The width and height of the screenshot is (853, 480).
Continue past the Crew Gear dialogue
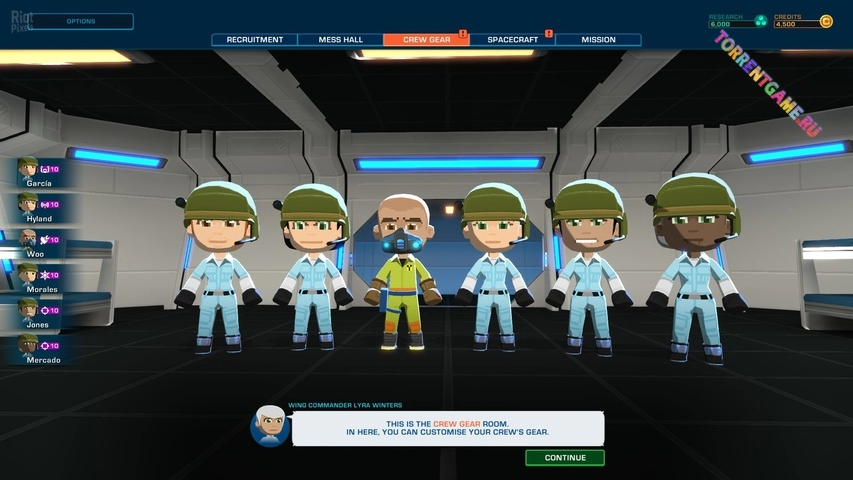click(565, 458)
